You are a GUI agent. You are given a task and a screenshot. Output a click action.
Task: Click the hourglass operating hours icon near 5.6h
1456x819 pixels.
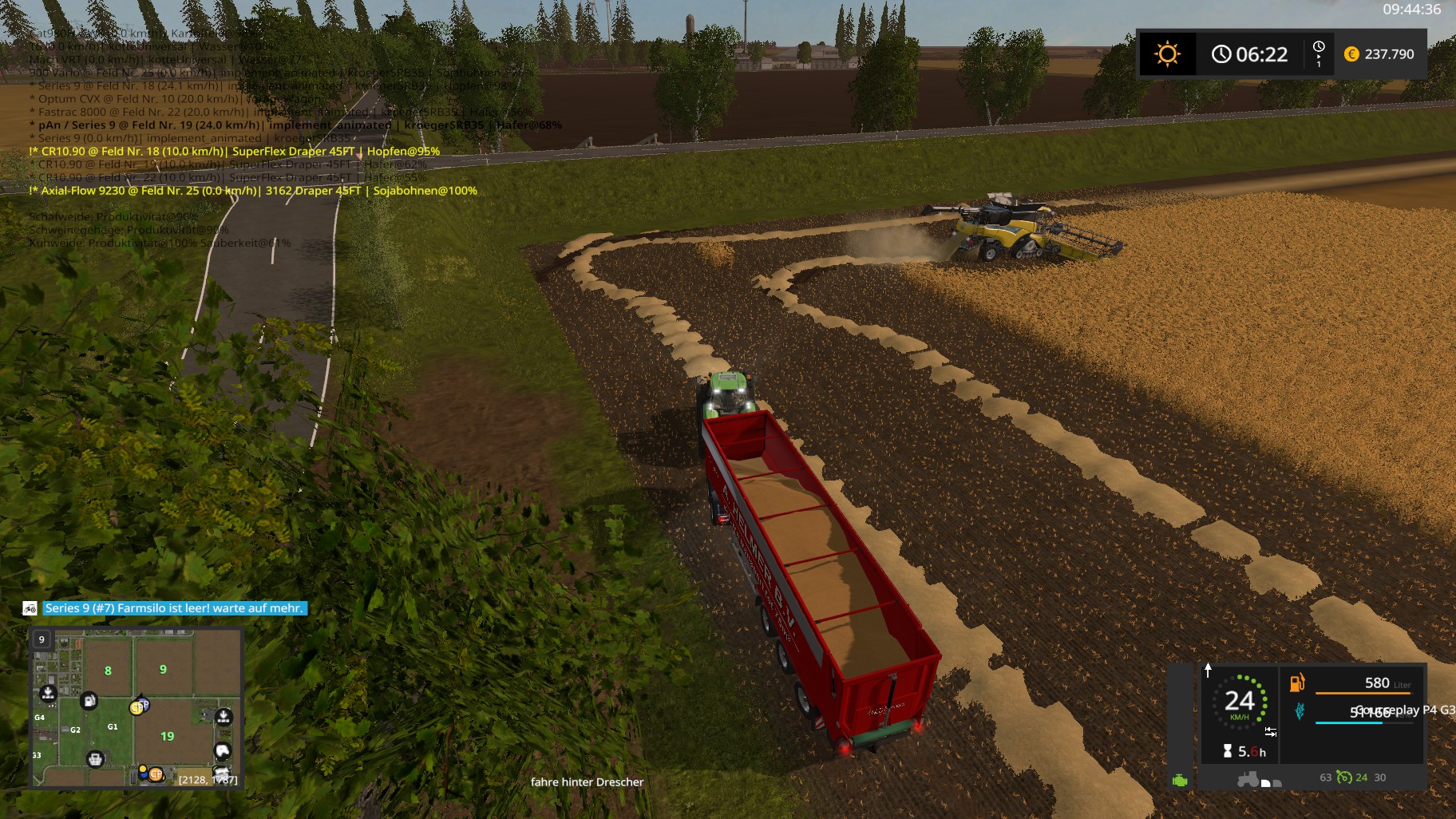coord(1228,753)
